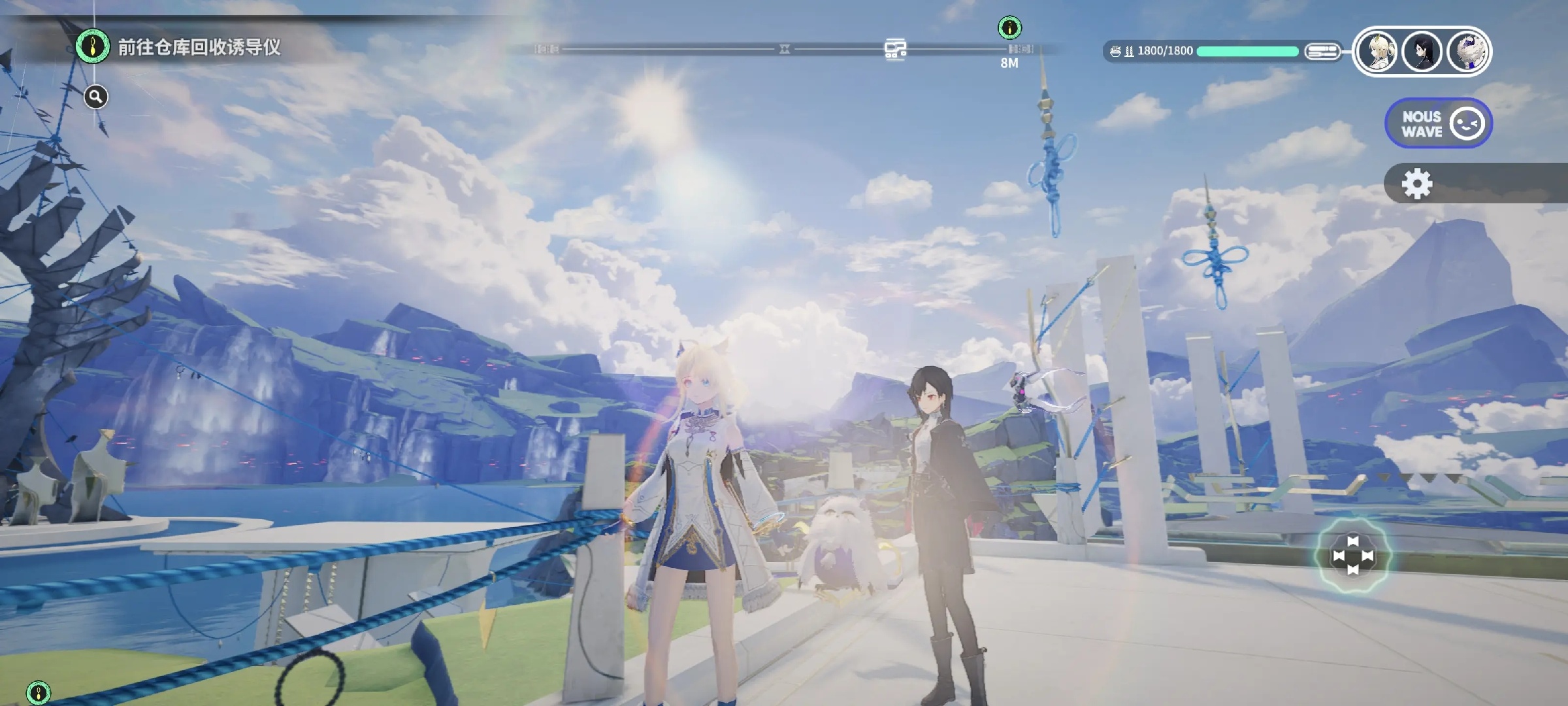Click the pill-shaped icon beside the stamina bar

point(1322,51)
